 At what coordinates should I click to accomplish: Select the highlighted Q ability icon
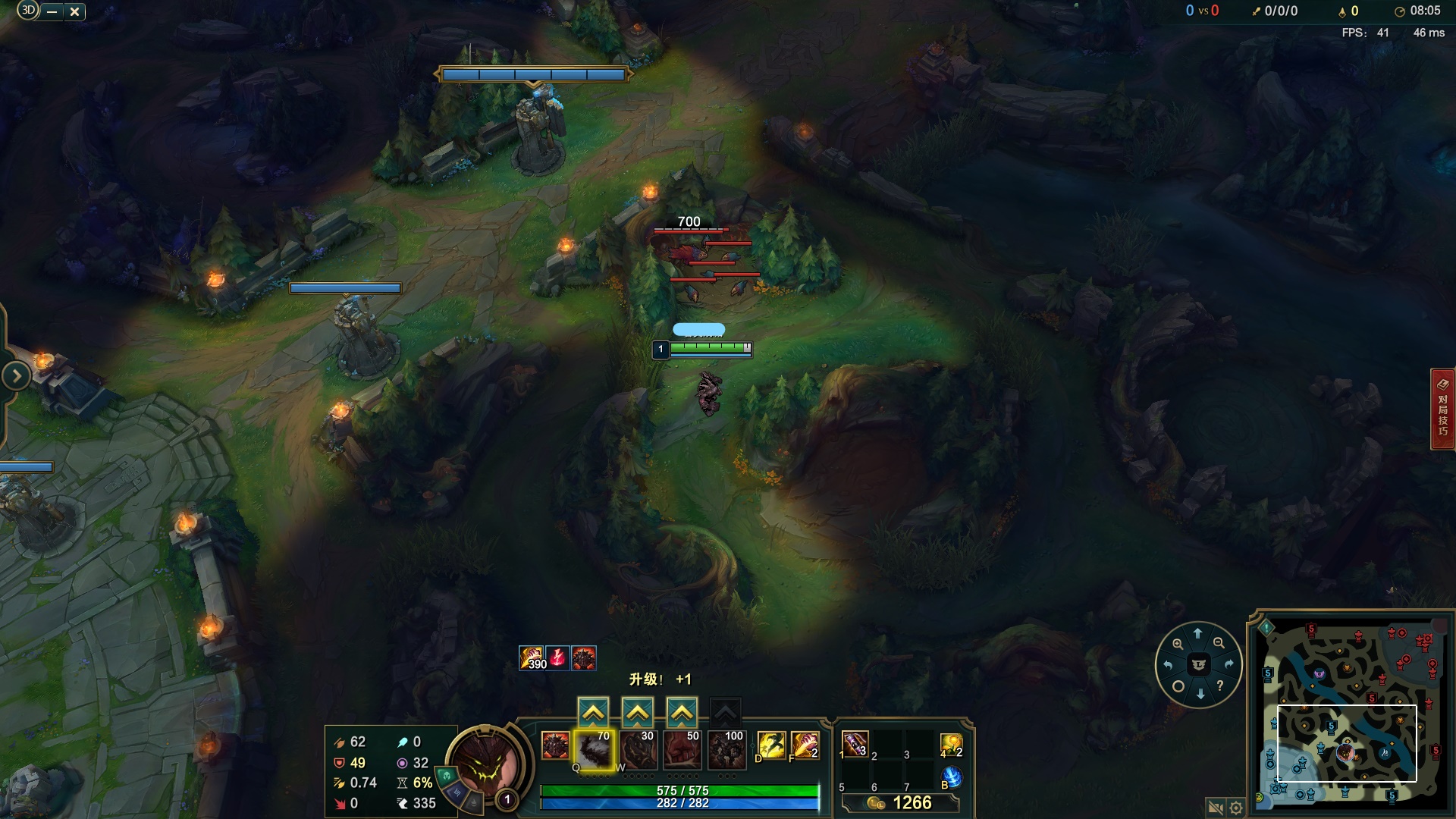click(x=596, y=748)
